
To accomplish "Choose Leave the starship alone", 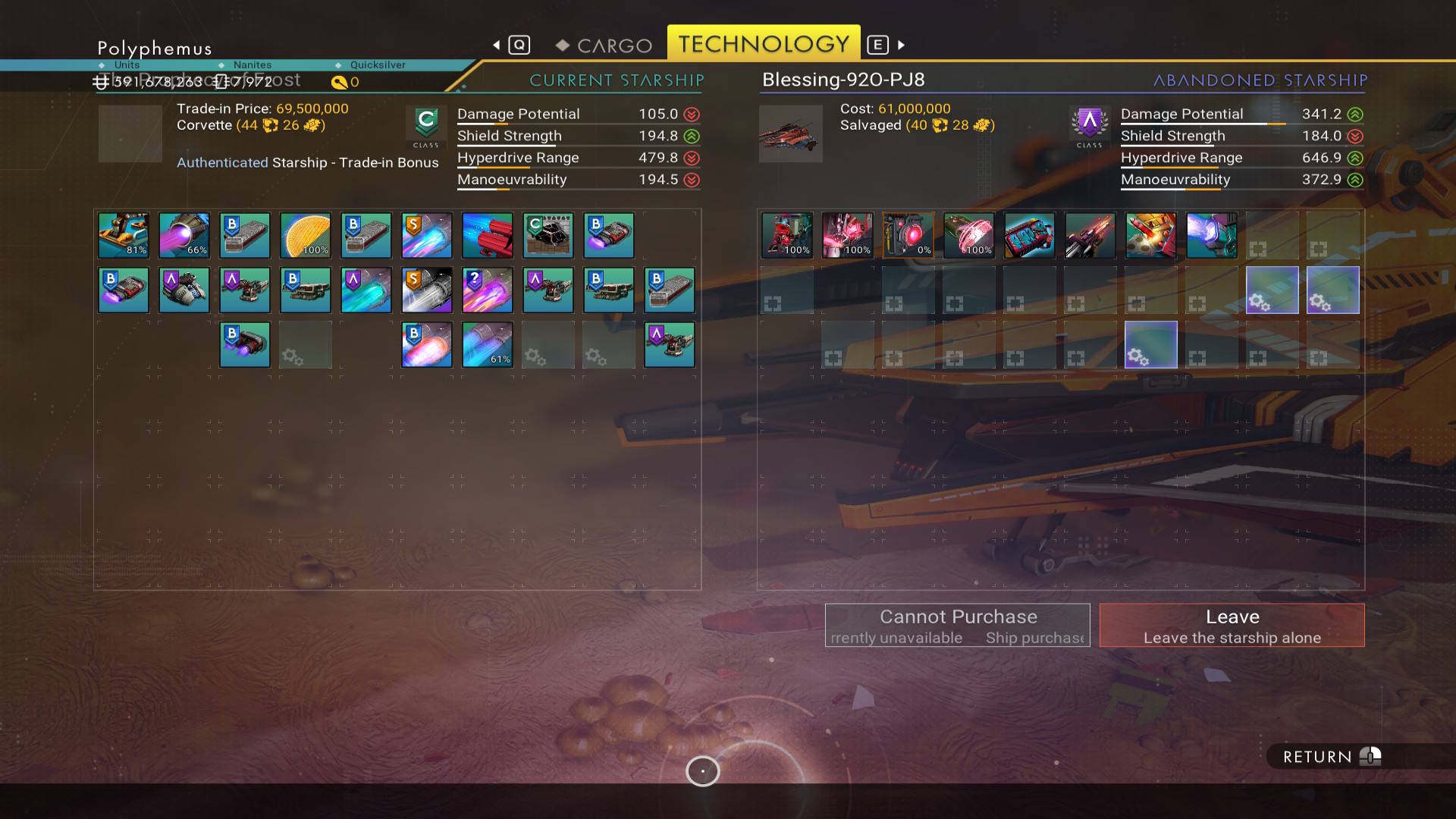I will [x=1232, y=626].
